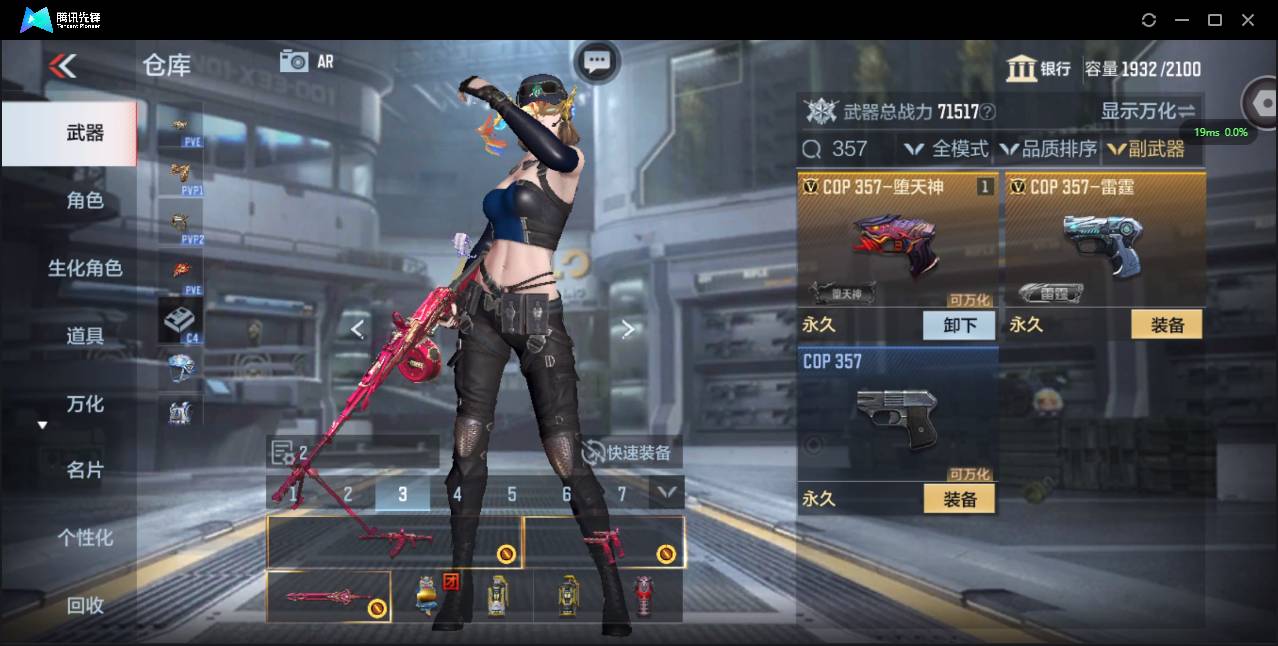Image resolution: width=1278 pixels, height=646 pixels.
Task: Open the 全模式 mode filter dropdown
Action: pos(946,149)
